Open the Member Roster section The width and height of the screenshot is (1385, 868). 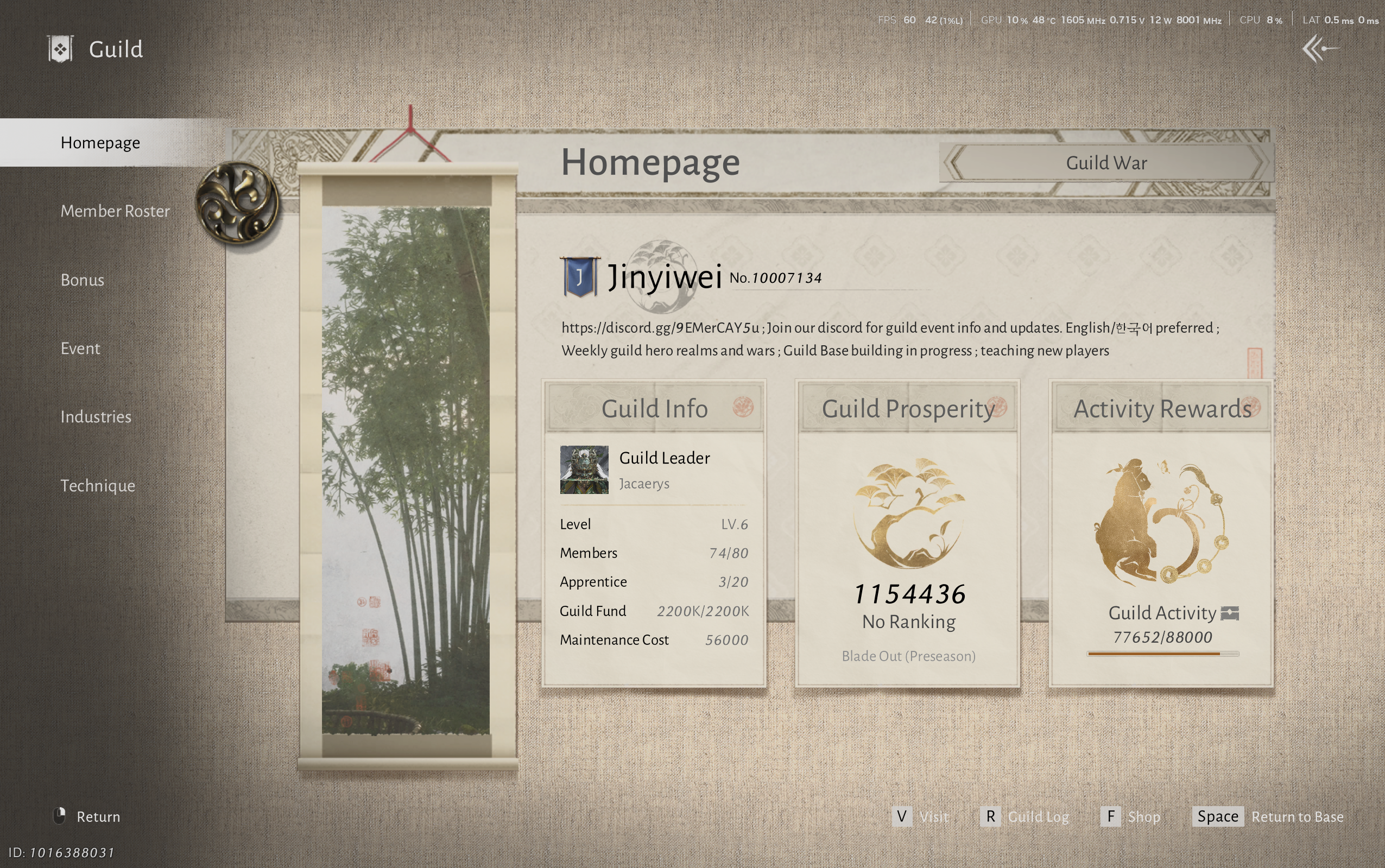[x=115, y=211]
